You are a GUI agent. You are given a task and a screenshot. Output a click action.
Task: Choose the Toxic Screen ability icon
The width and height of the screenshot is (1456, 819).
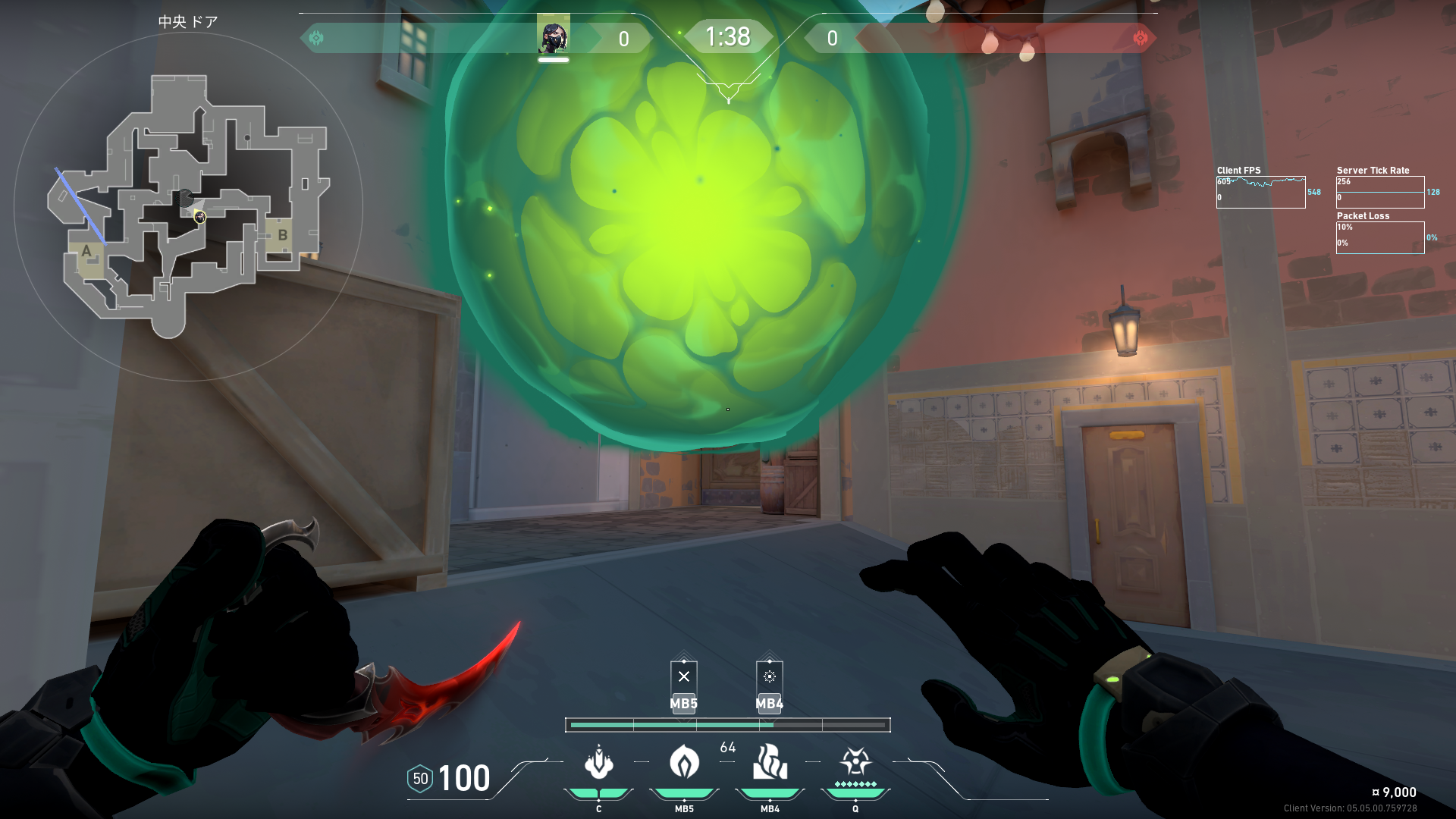[x=770, y=762]
